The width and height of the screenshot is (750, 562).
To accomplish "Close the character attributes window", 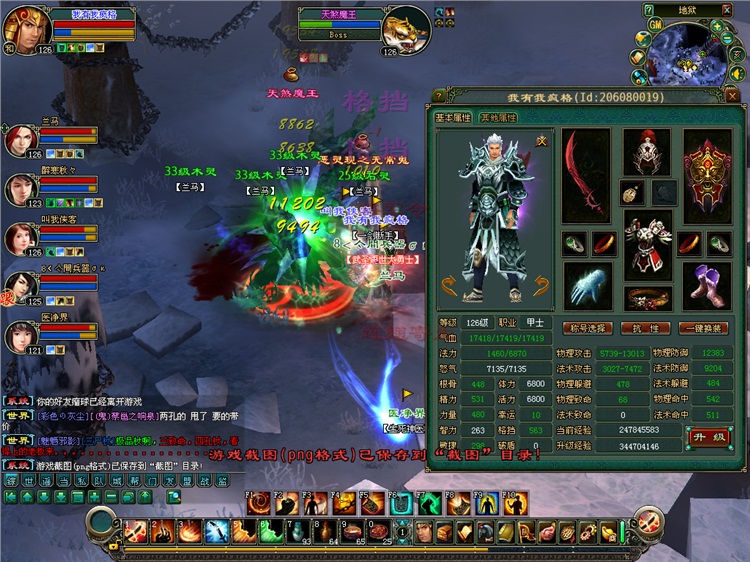I will pyautogui.click(x=731, y=97).
